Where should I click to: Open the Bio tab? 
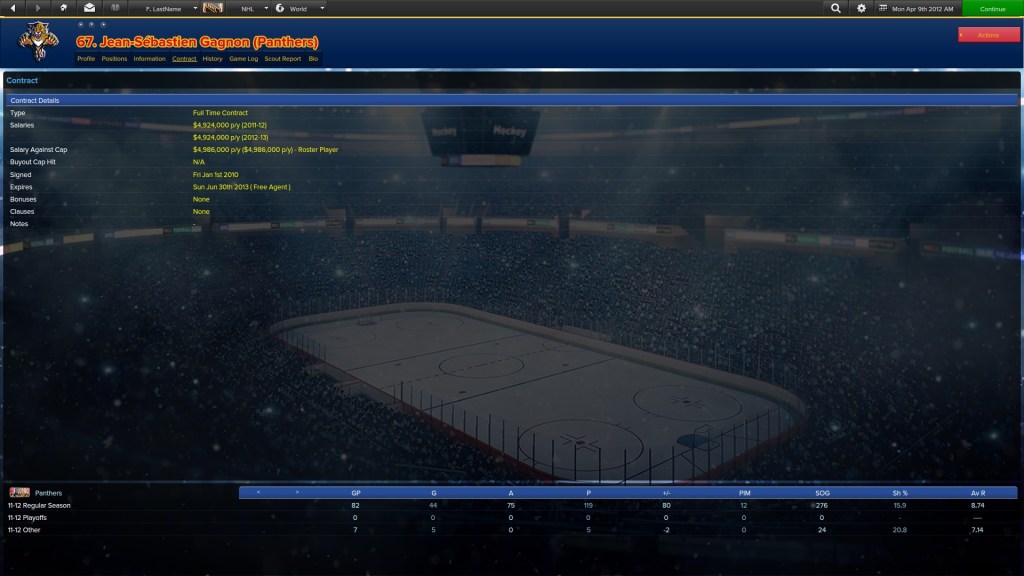[x=313, y=59]
